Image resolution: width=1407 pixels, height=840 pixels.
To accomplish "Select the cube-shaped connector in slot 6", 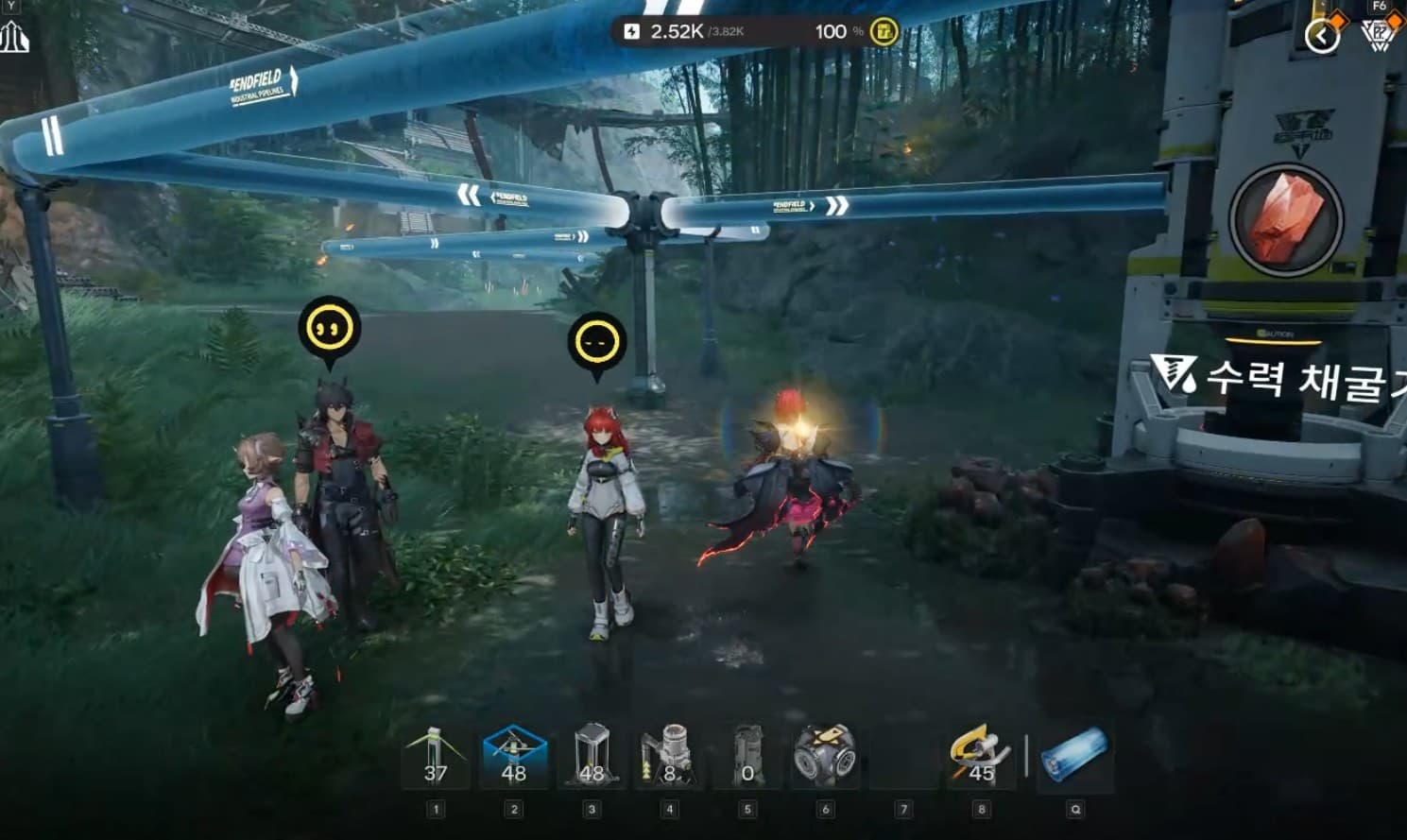I will pyautogui.click(x=825, y=756).
